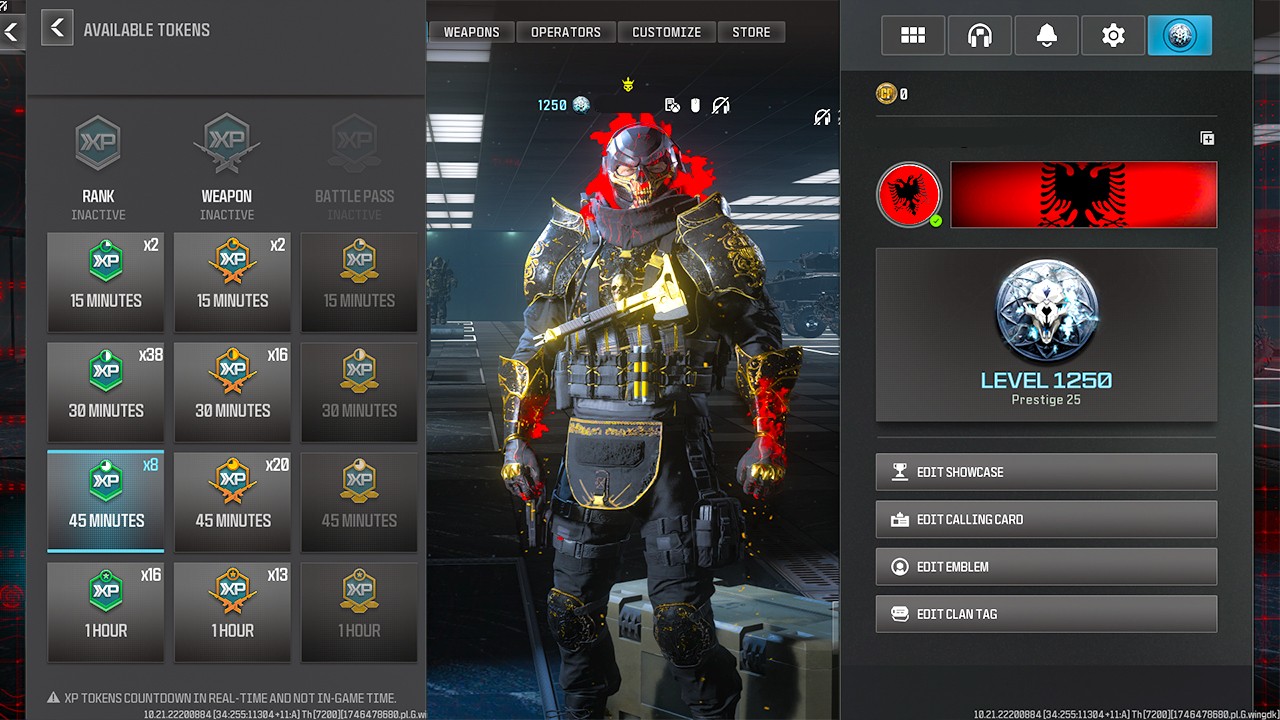Activate the x13 1-hour Weapon XP token
Screen dimensions: 1280x720
[x=232, y=612]
